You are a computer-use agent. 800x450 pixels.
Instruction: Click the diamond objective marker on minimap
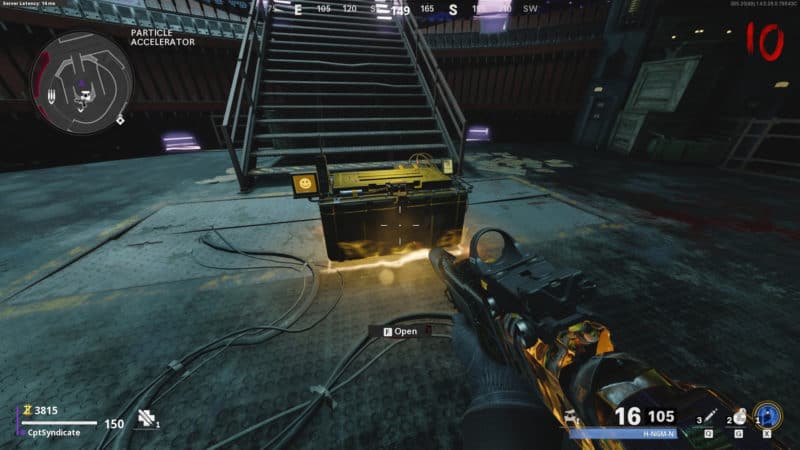coord(121,120)
